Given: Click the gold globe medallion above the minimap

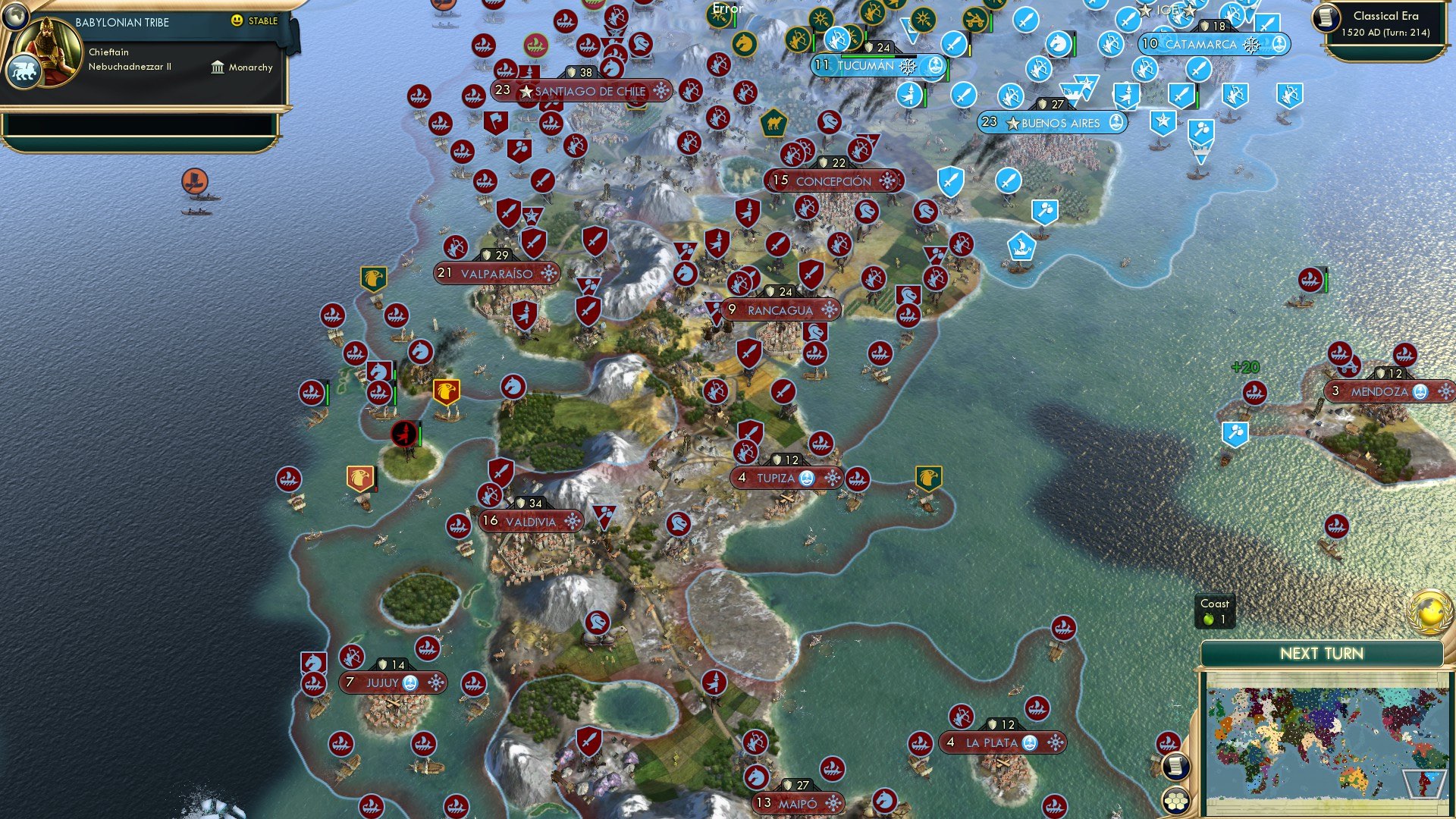Looking at the screenshot, I should point(1431,610).
